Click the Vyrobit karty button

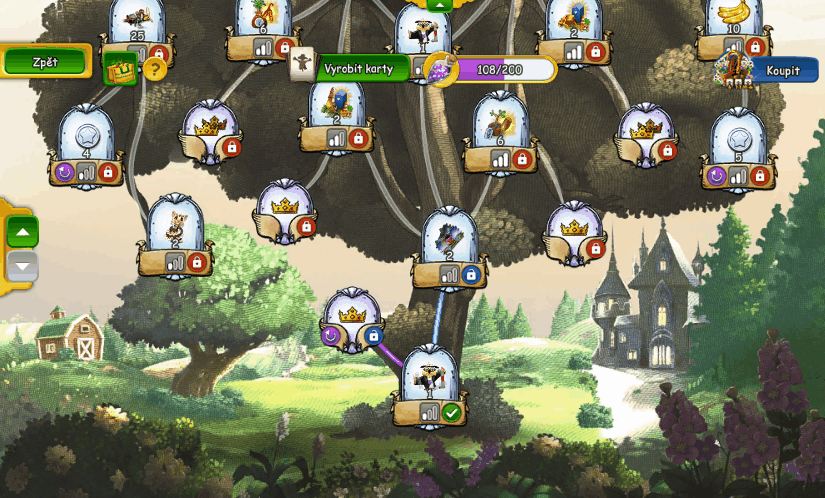click(359, 69)
